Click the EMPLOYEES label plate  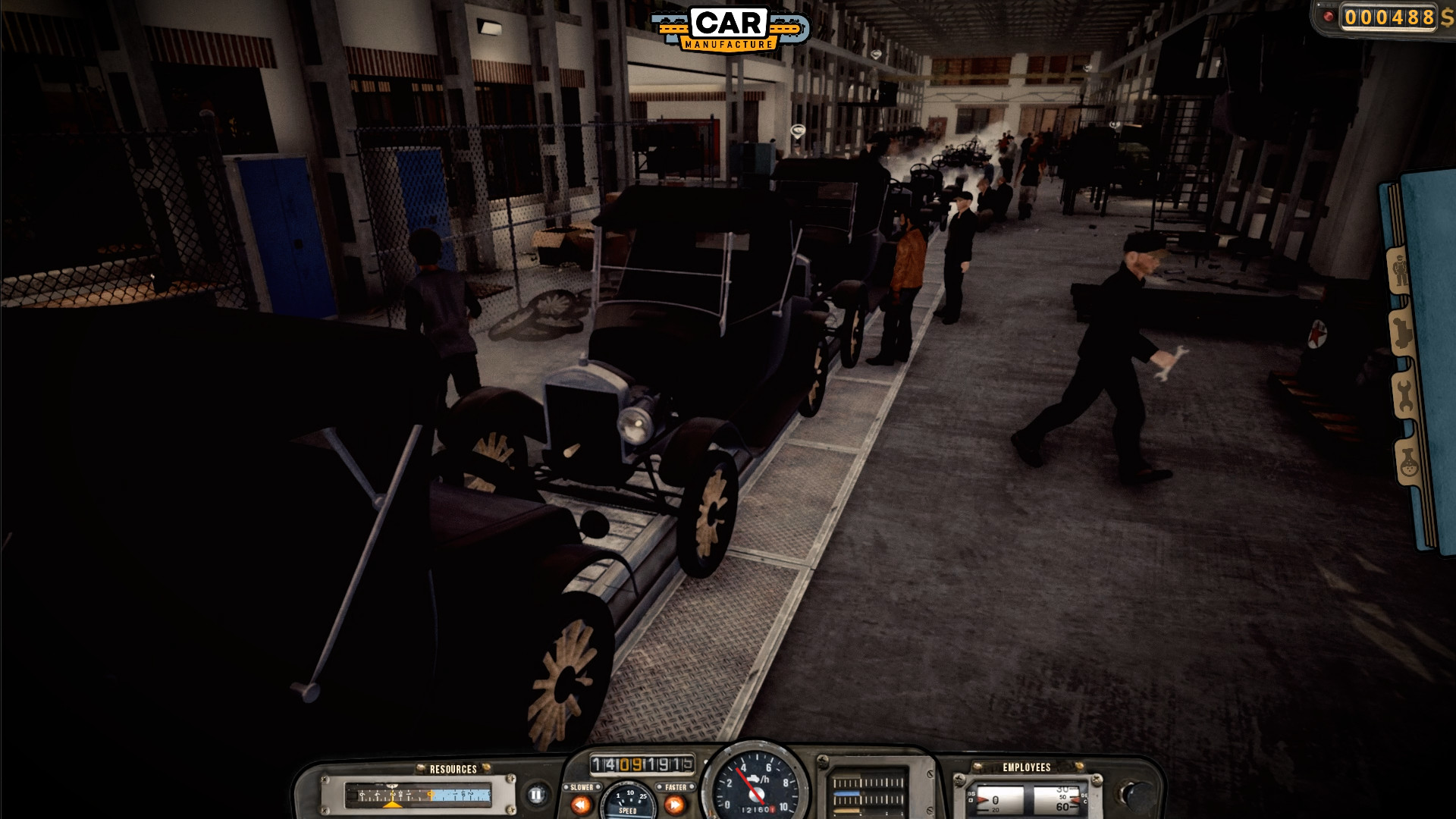point(1025,767)
